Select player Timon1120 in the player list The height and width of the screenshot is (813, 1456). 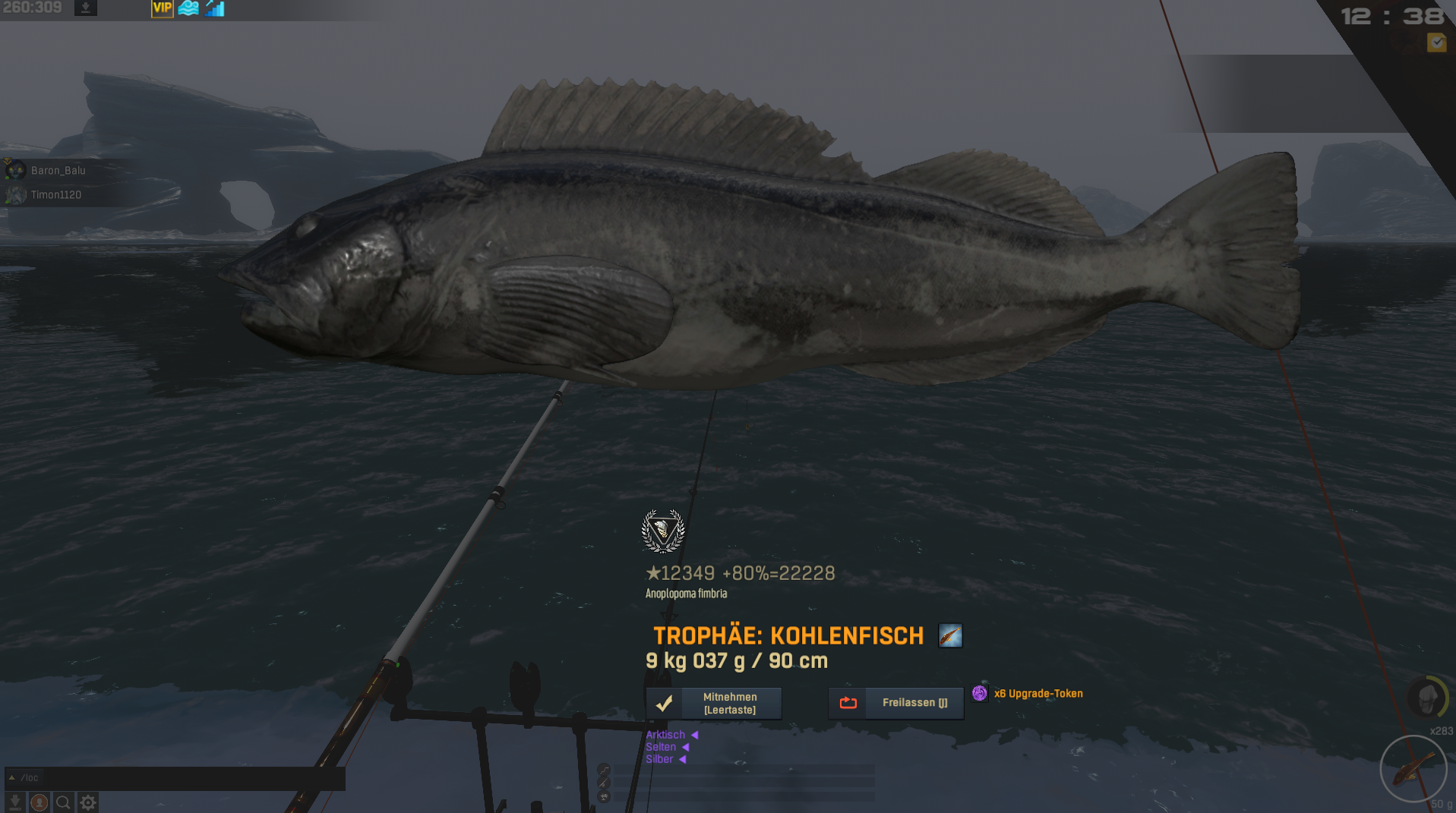[x=55, y=195]
